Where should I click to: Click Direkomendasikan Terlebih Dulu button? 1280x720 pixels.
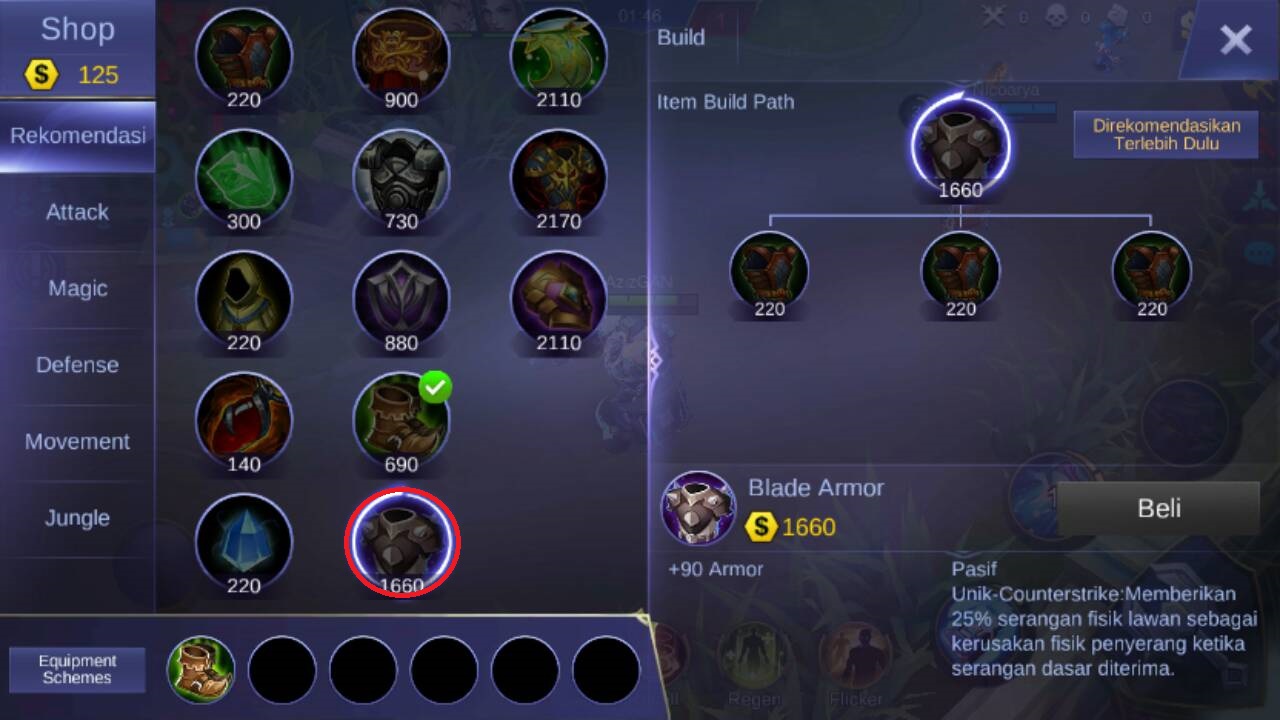tap(1165, 135)
